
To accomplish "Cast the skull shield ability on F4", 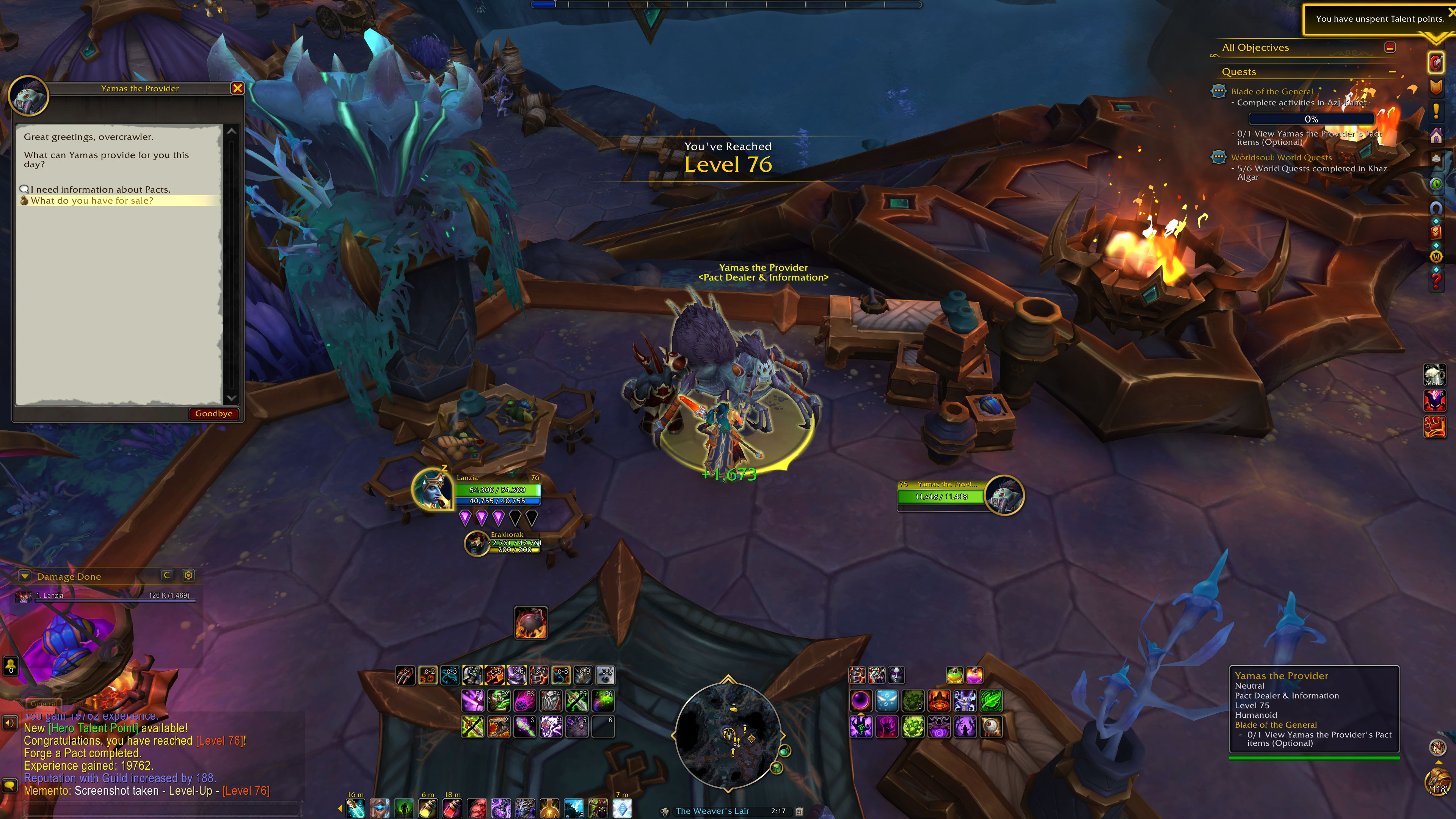I will click(x=551, y=700).
